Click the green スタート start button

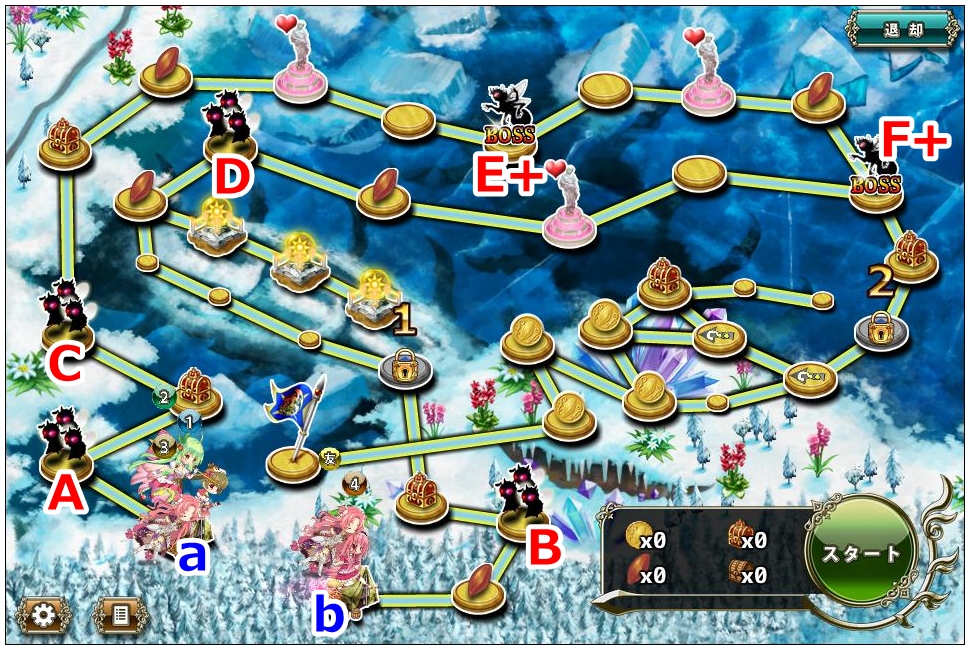click(861, 553)
